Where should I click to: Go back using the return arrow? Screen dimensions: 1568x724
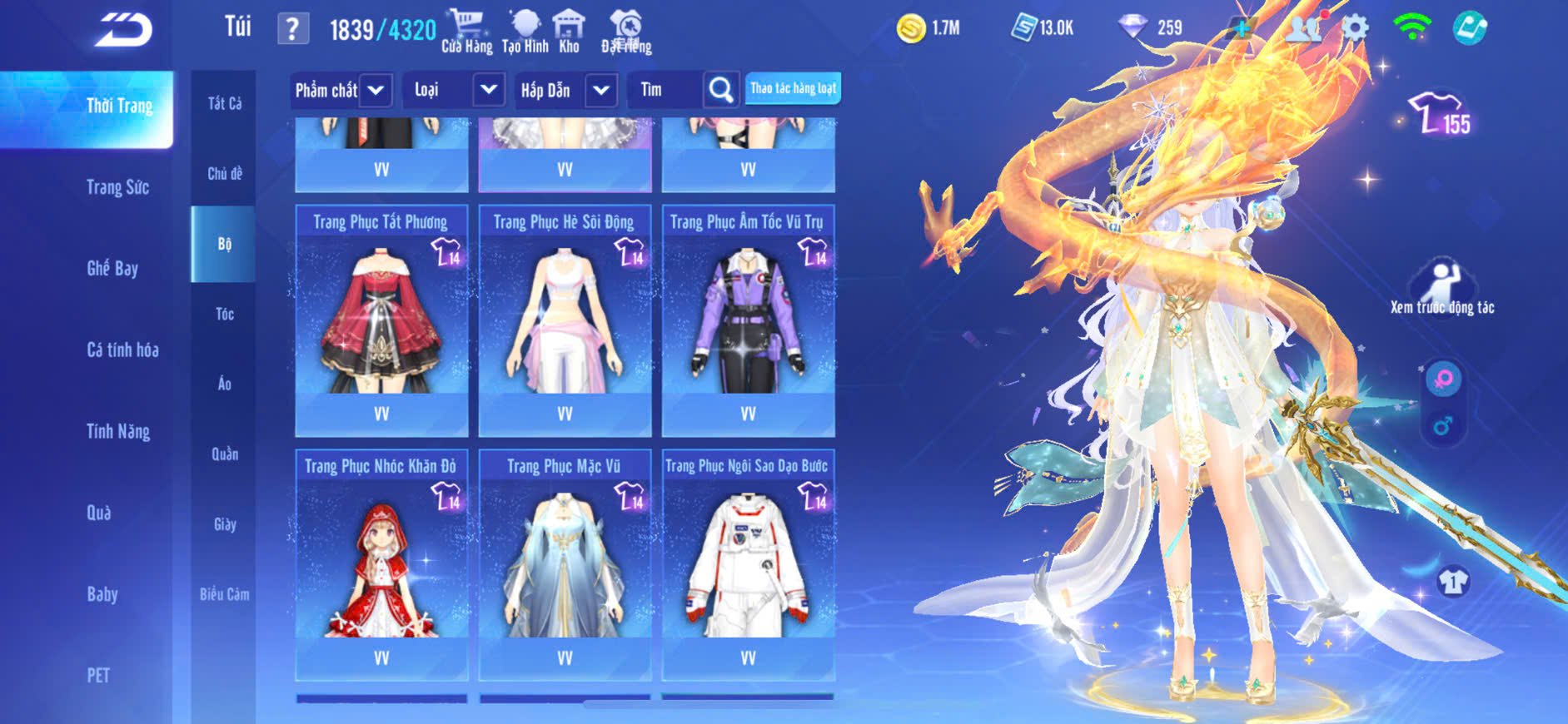pyautogui.click(x=123, y=30)
